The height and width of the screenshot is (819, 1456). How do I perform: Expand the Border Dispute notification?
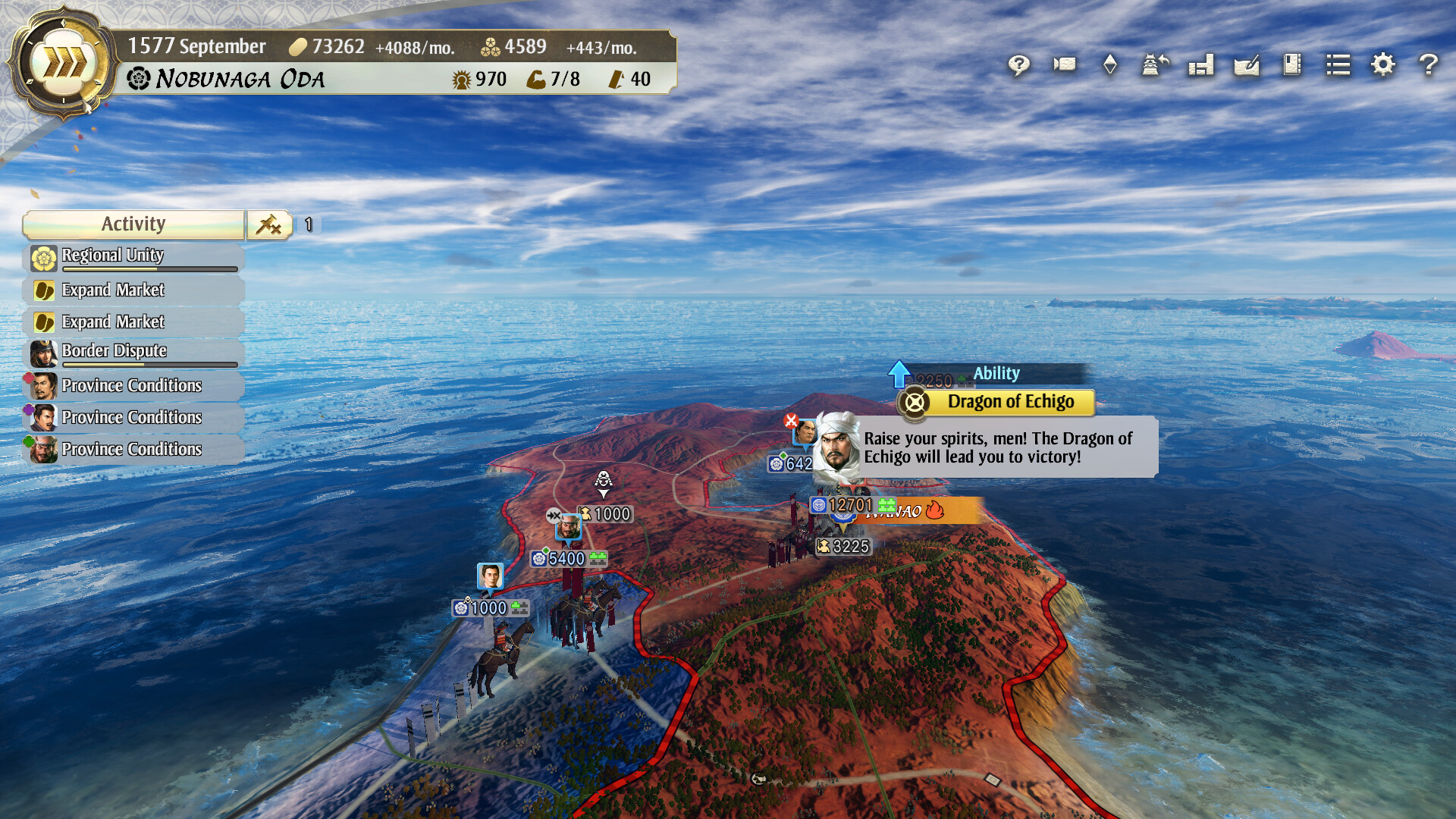pos(114,350)
